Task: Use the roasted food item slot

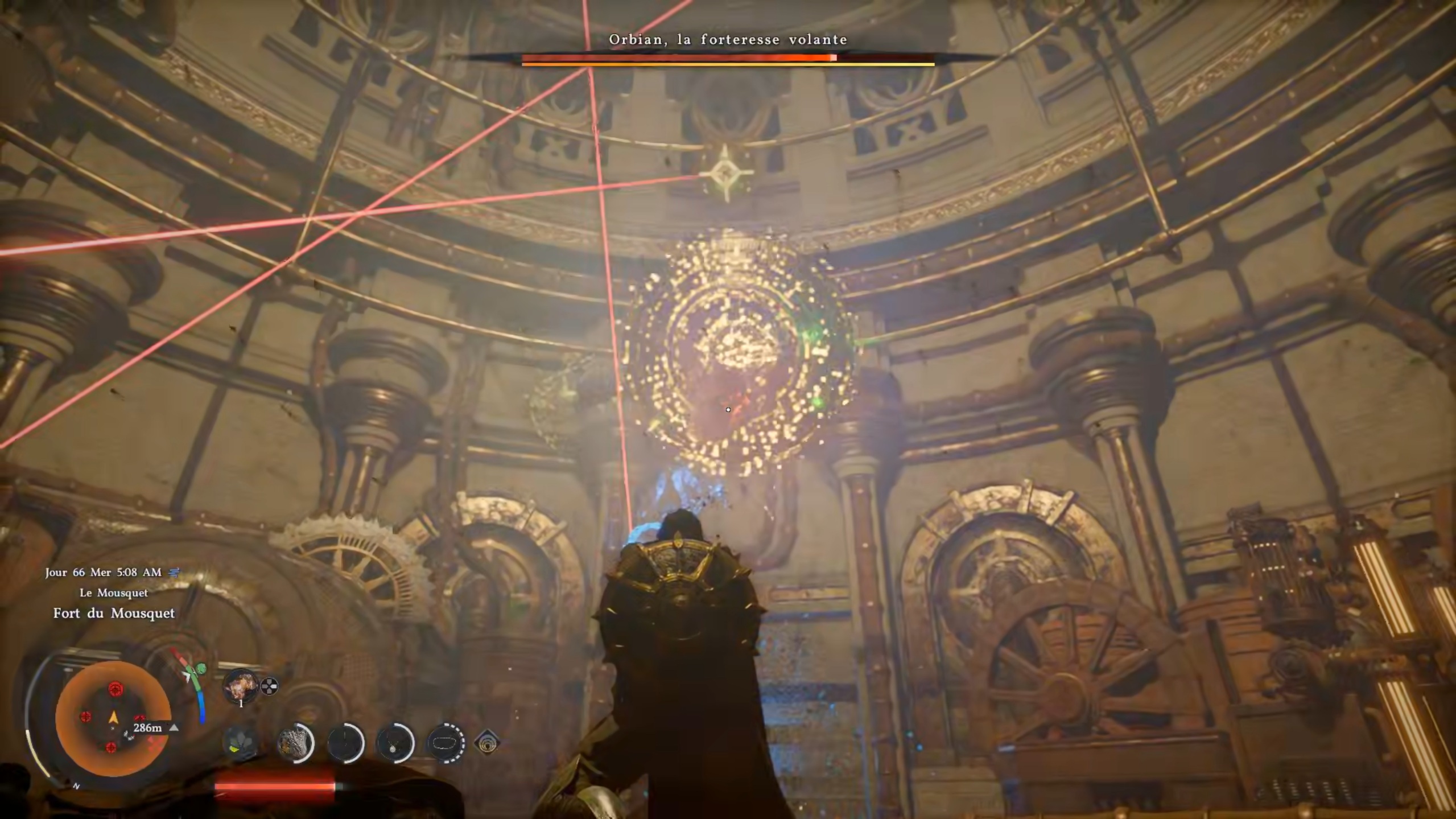Action: [241, 685]
